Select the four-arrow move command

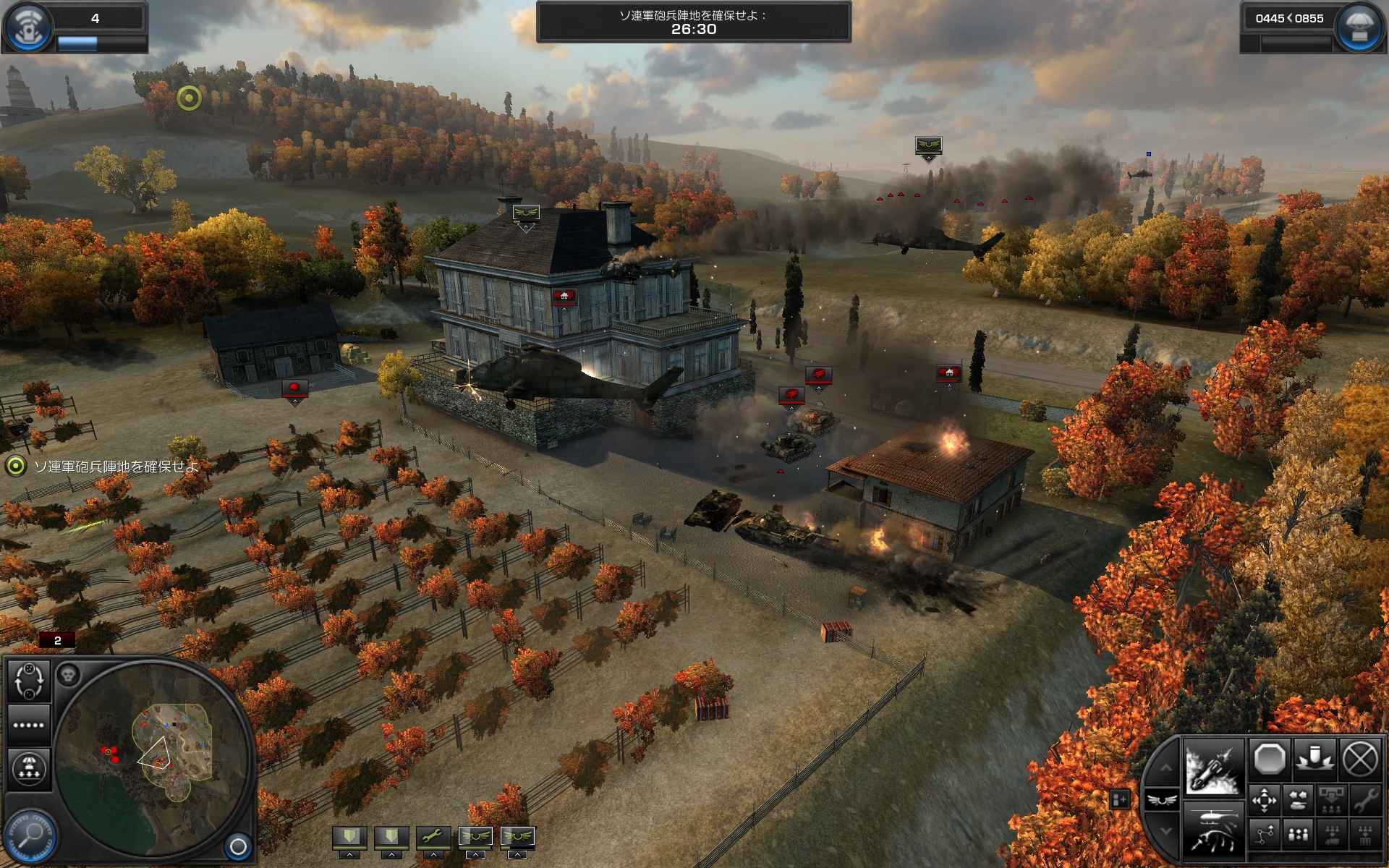coord(1265,801)
